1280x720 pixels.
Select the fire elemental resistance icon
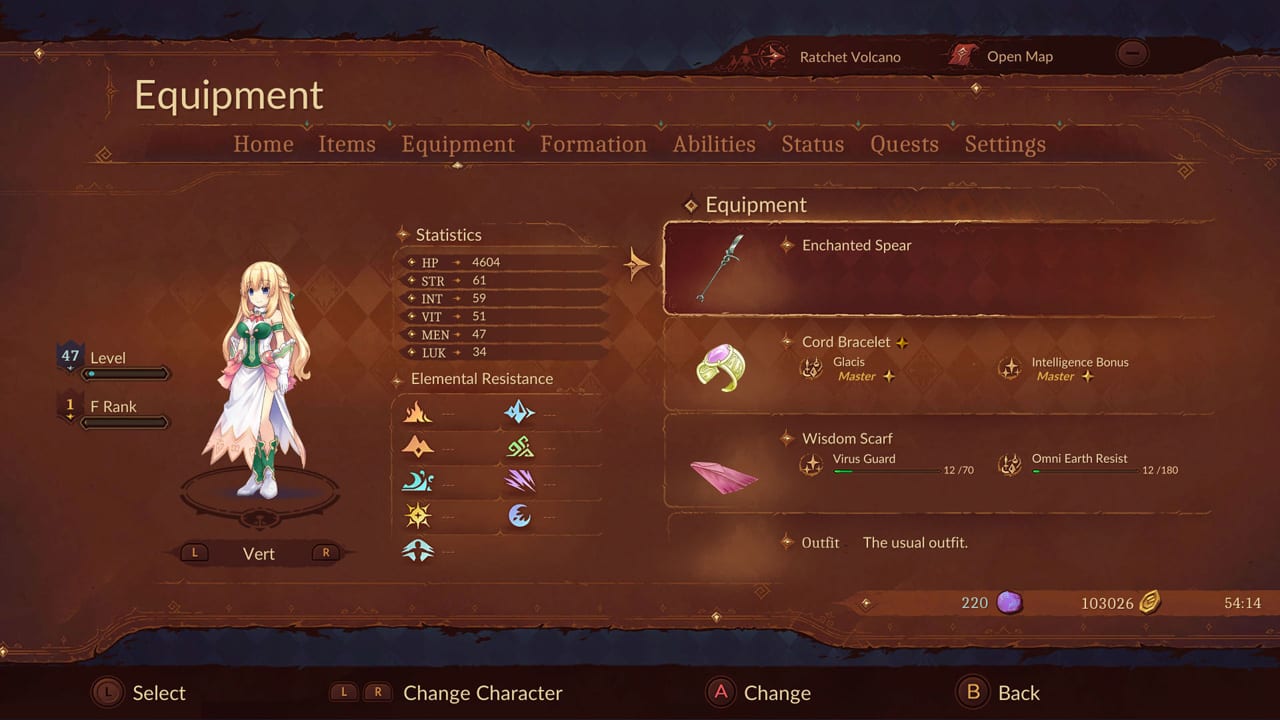(x=418, y=412)
